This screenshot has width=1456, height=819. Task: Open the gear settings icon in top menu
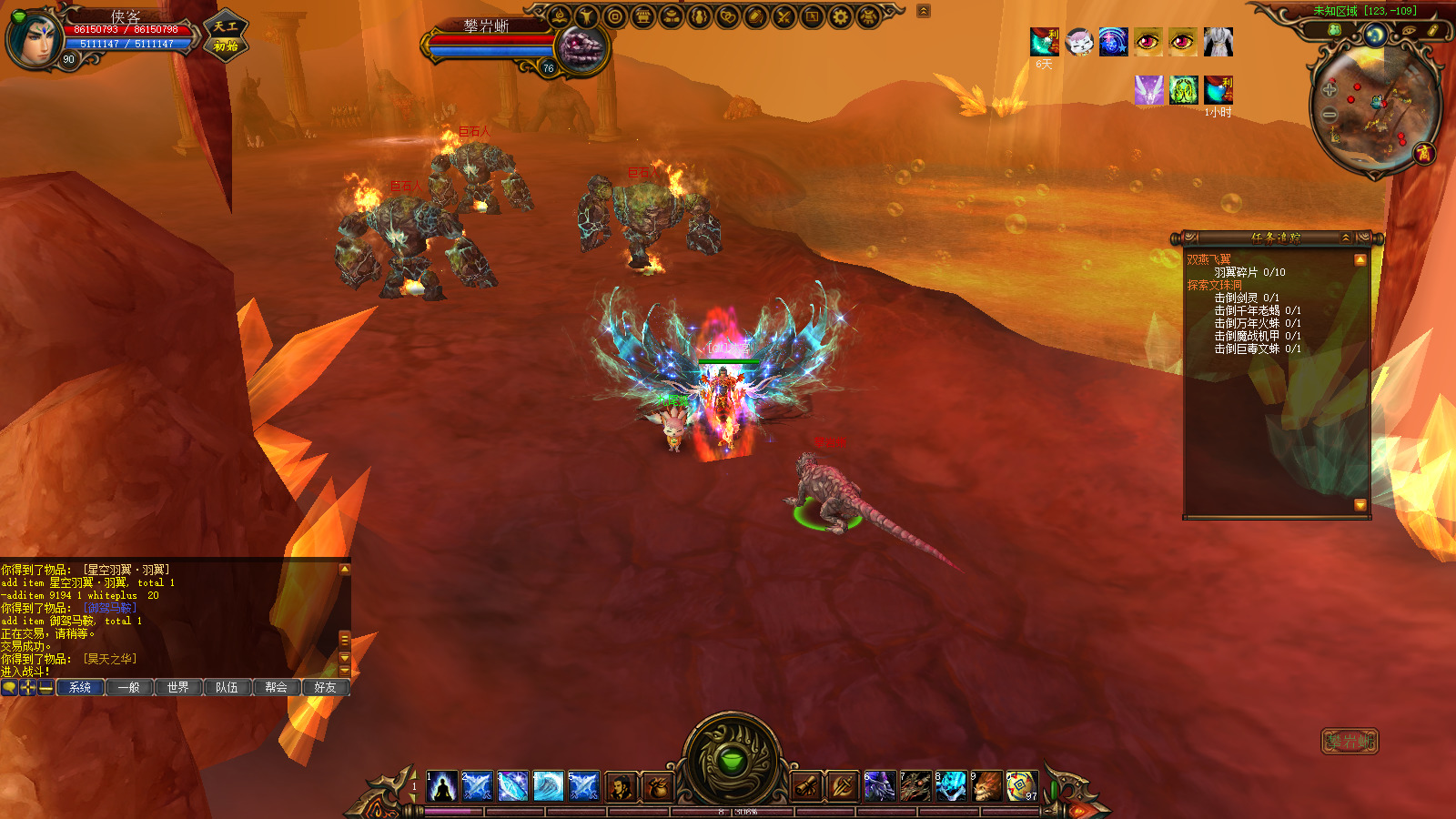pos(841,16)
